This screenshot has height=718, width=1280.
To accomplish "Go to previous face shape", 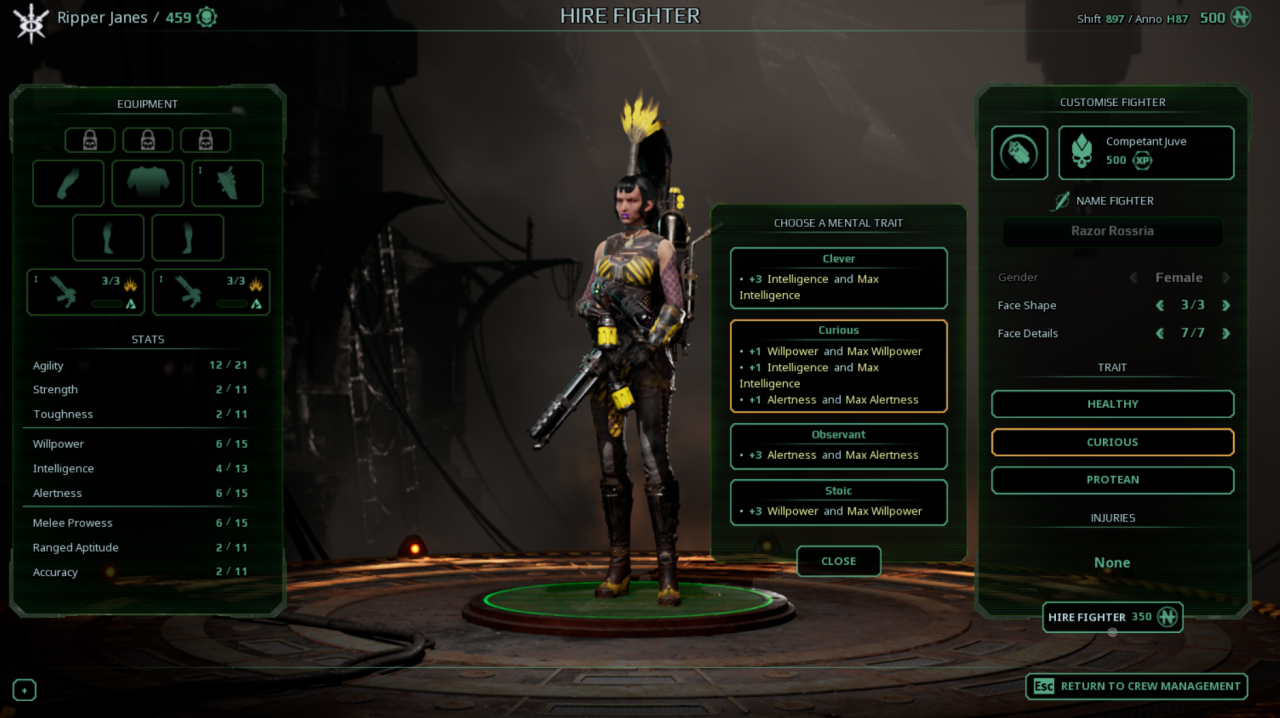I will [x=1160, y=305].
